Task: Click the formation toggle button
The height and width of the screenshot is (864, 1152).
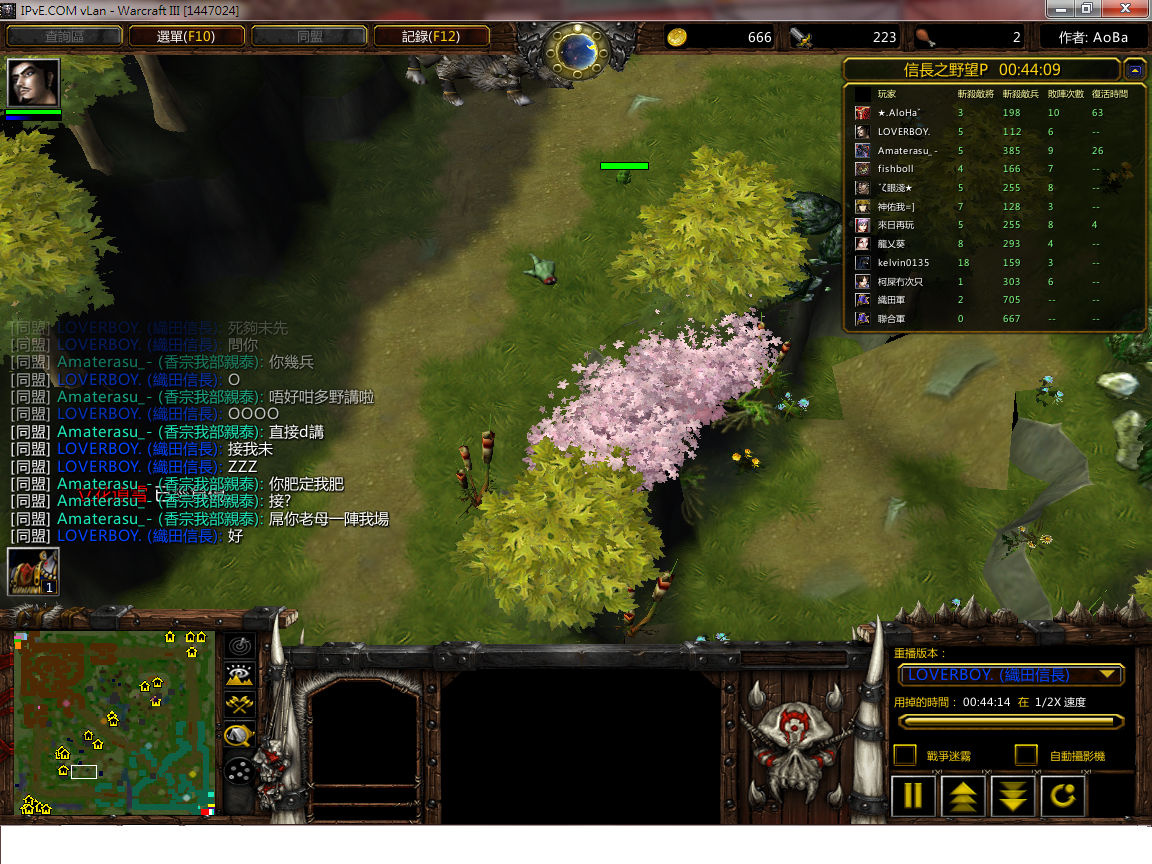Action: click(x=240, y=771)
